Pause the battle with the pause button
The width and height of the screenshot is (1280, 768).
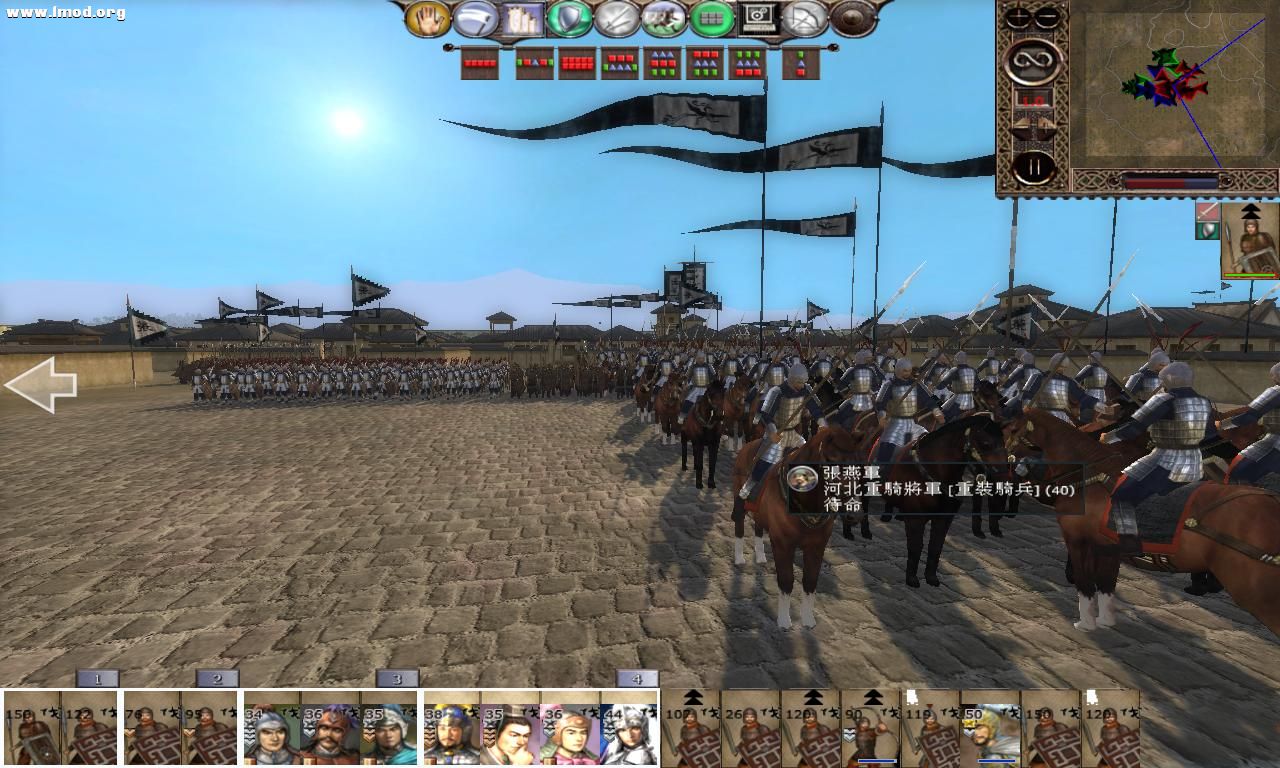[1035, 165]
